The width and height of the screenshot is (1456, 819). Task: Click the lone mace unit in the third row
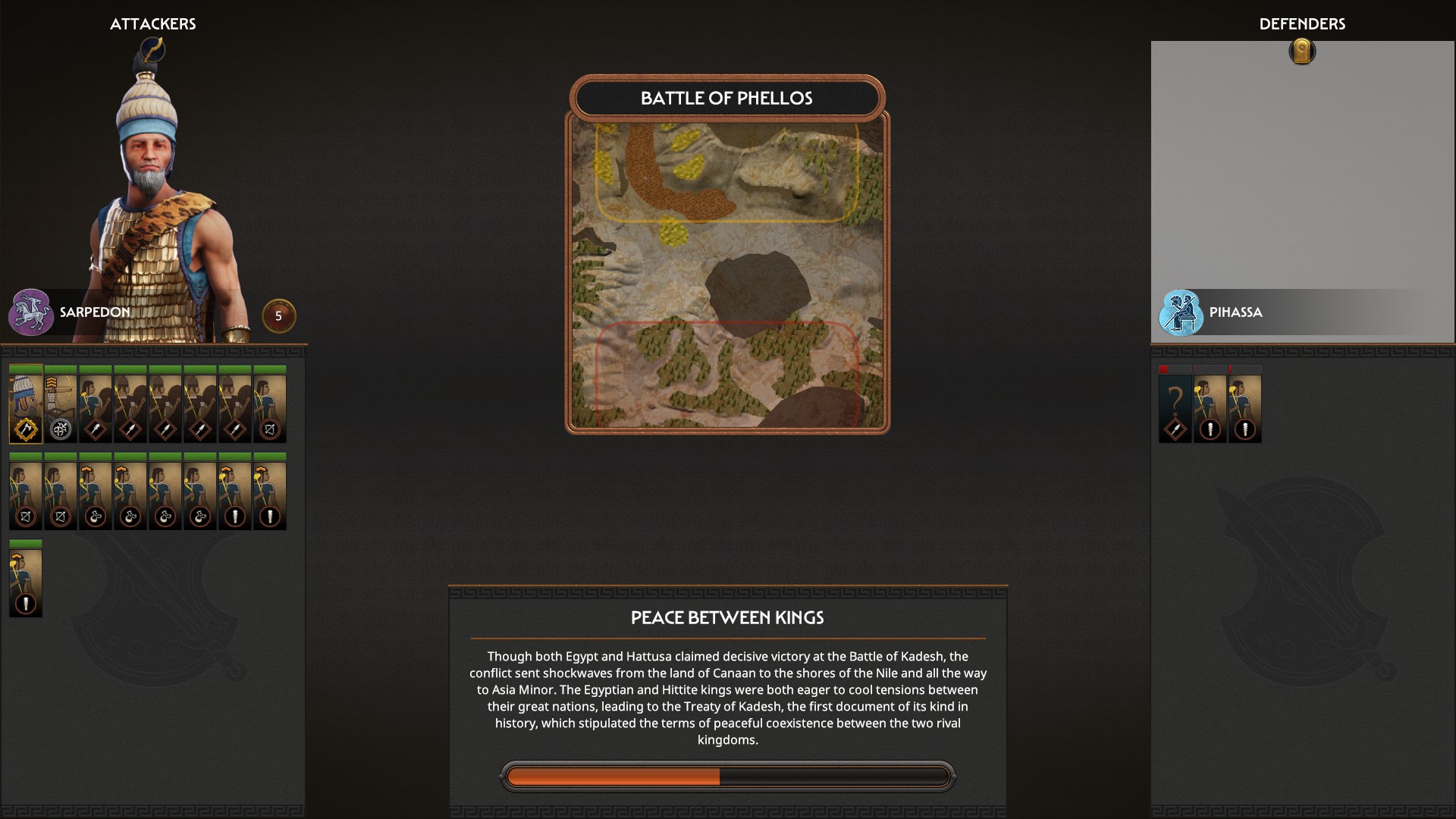coord(25,579)
